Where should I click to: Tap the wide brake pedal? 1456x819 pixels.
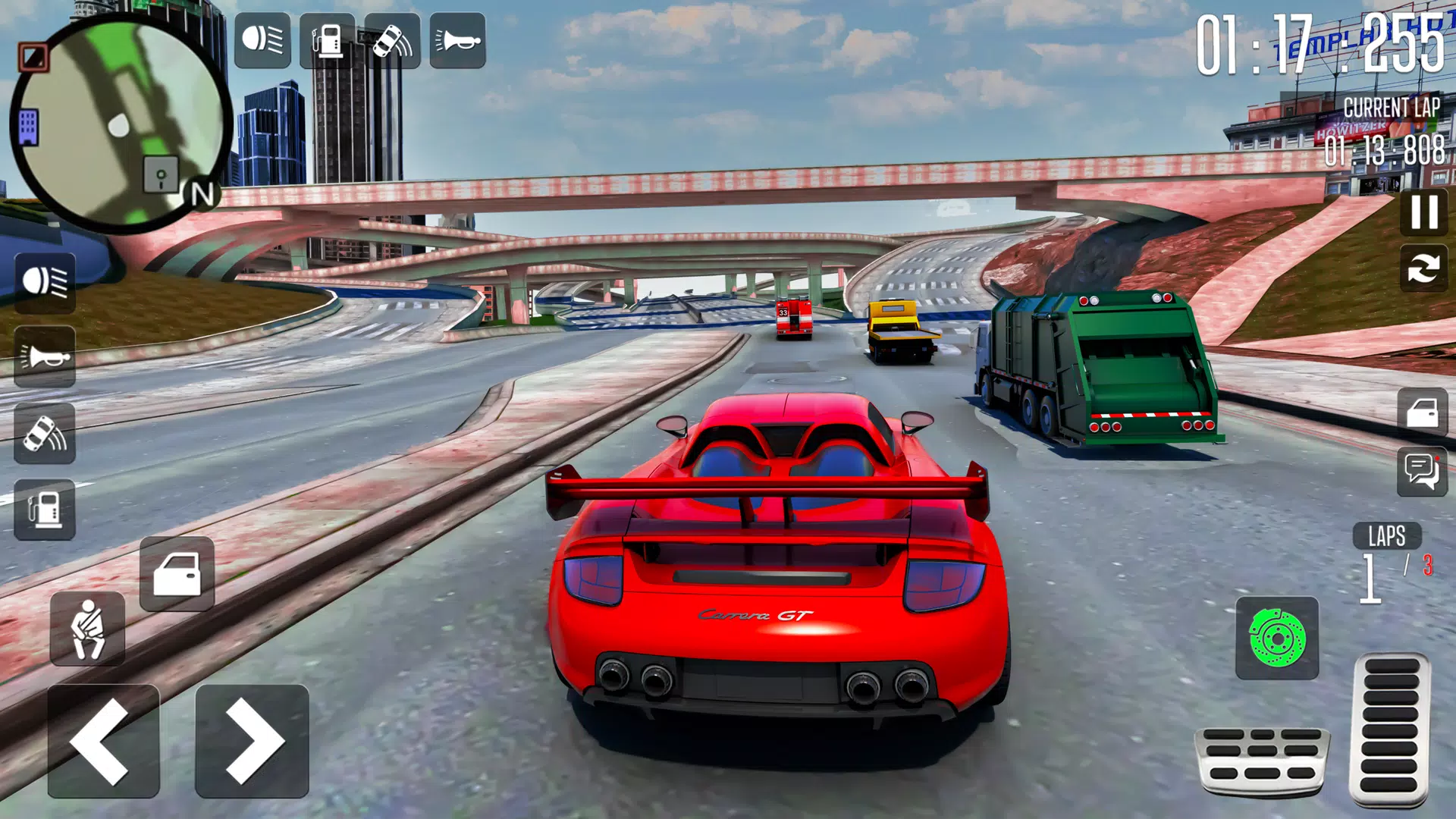(1261, 761)
